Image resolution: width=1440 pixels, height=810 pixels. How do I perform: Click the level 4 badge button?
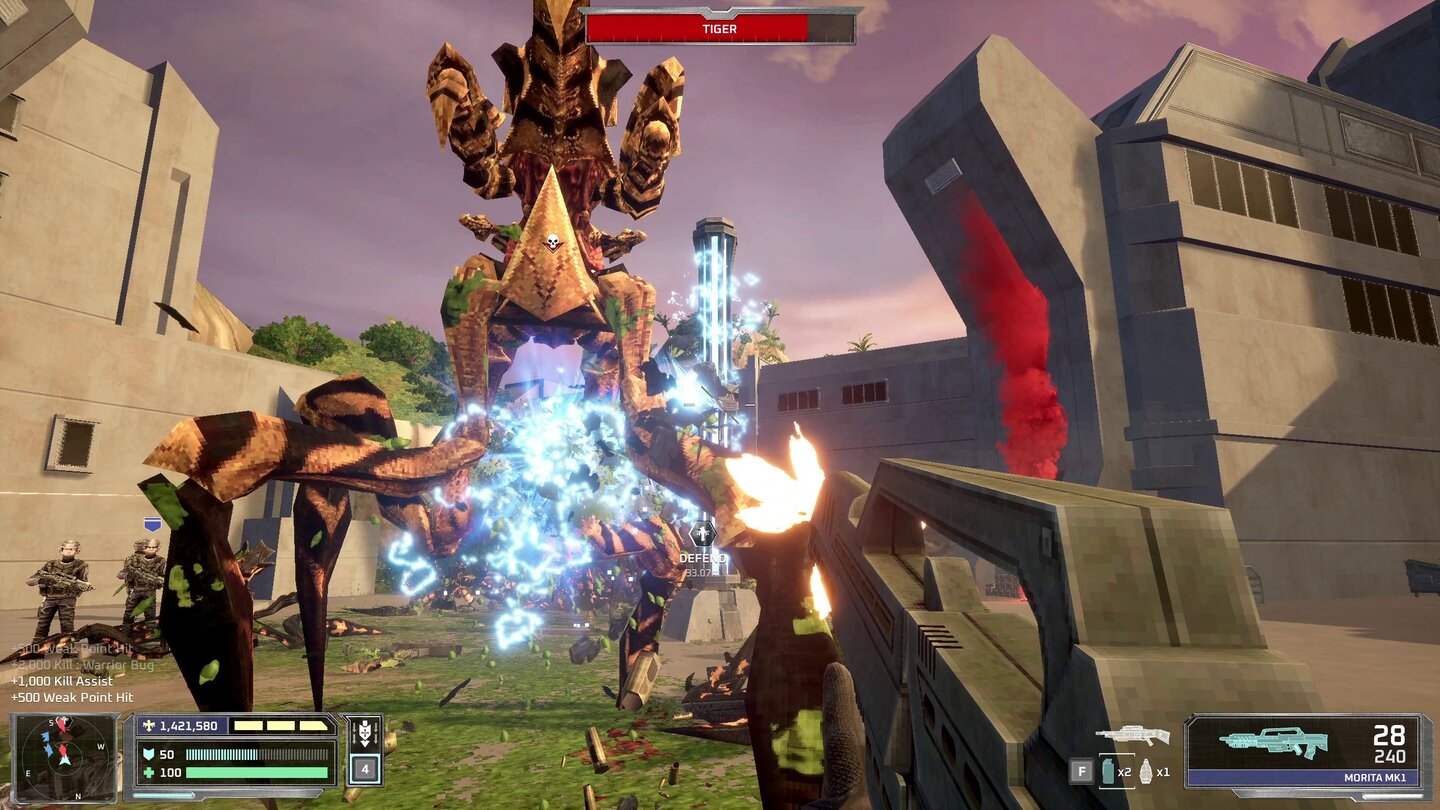[365, 768]
